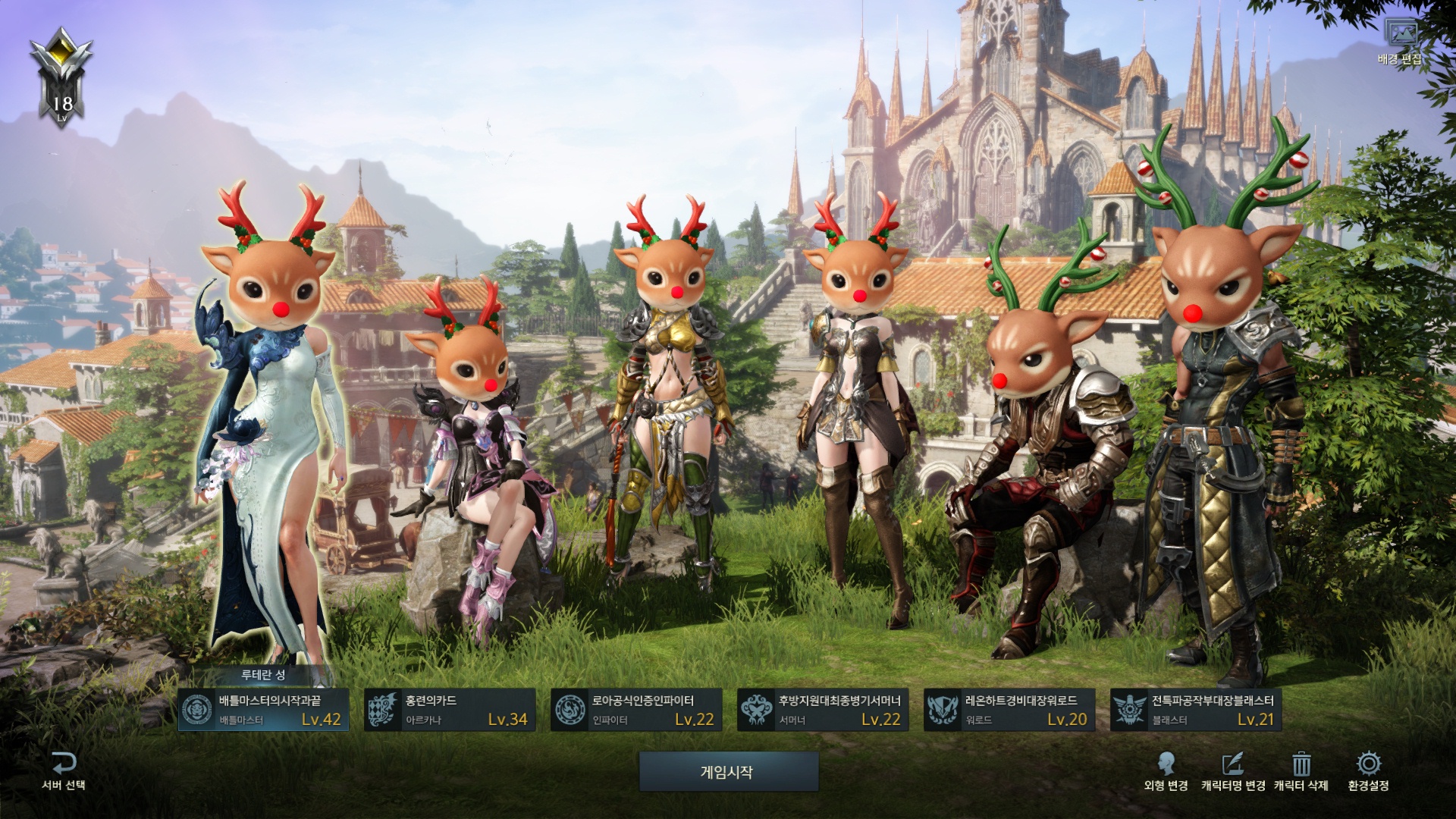Open 외형 변경 appearance change

tap(1166, 770)
